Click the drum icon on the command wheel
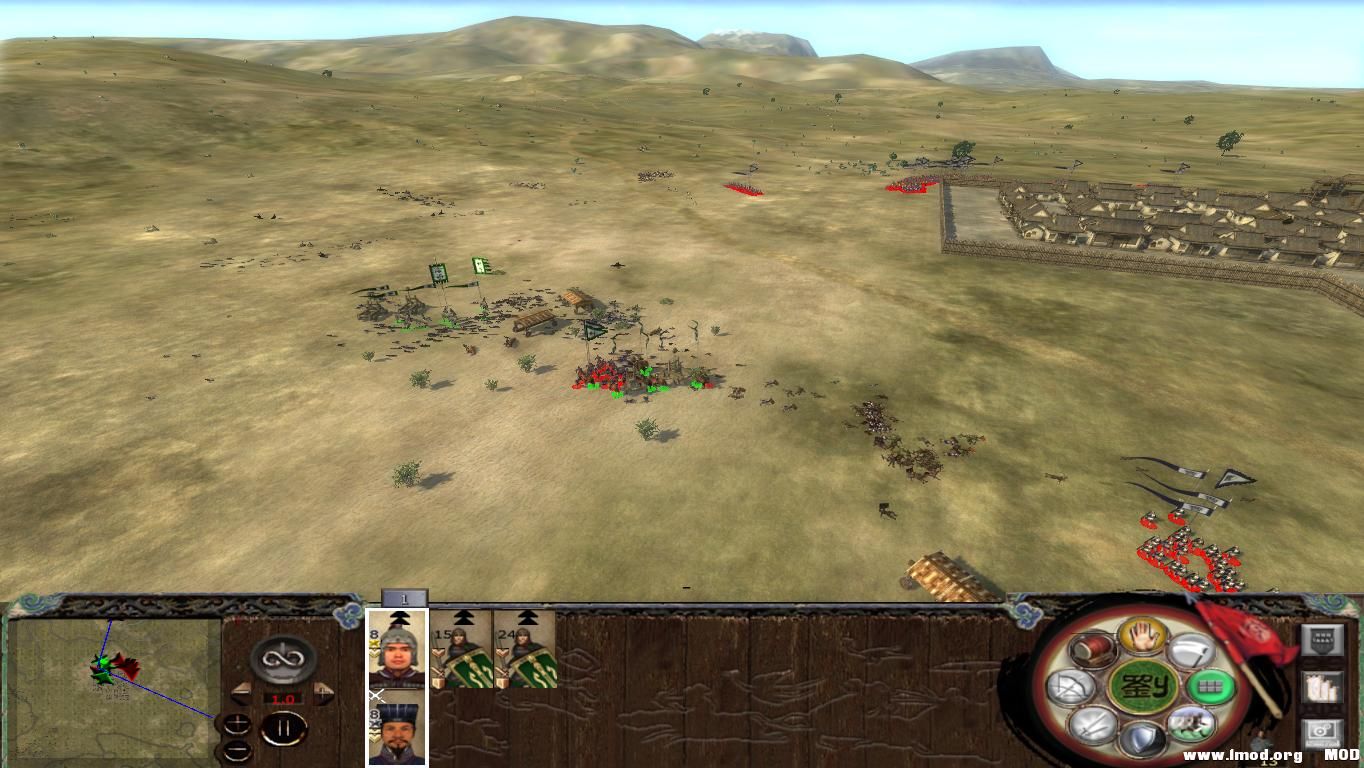1364x768 pixels. point(1090,651)
